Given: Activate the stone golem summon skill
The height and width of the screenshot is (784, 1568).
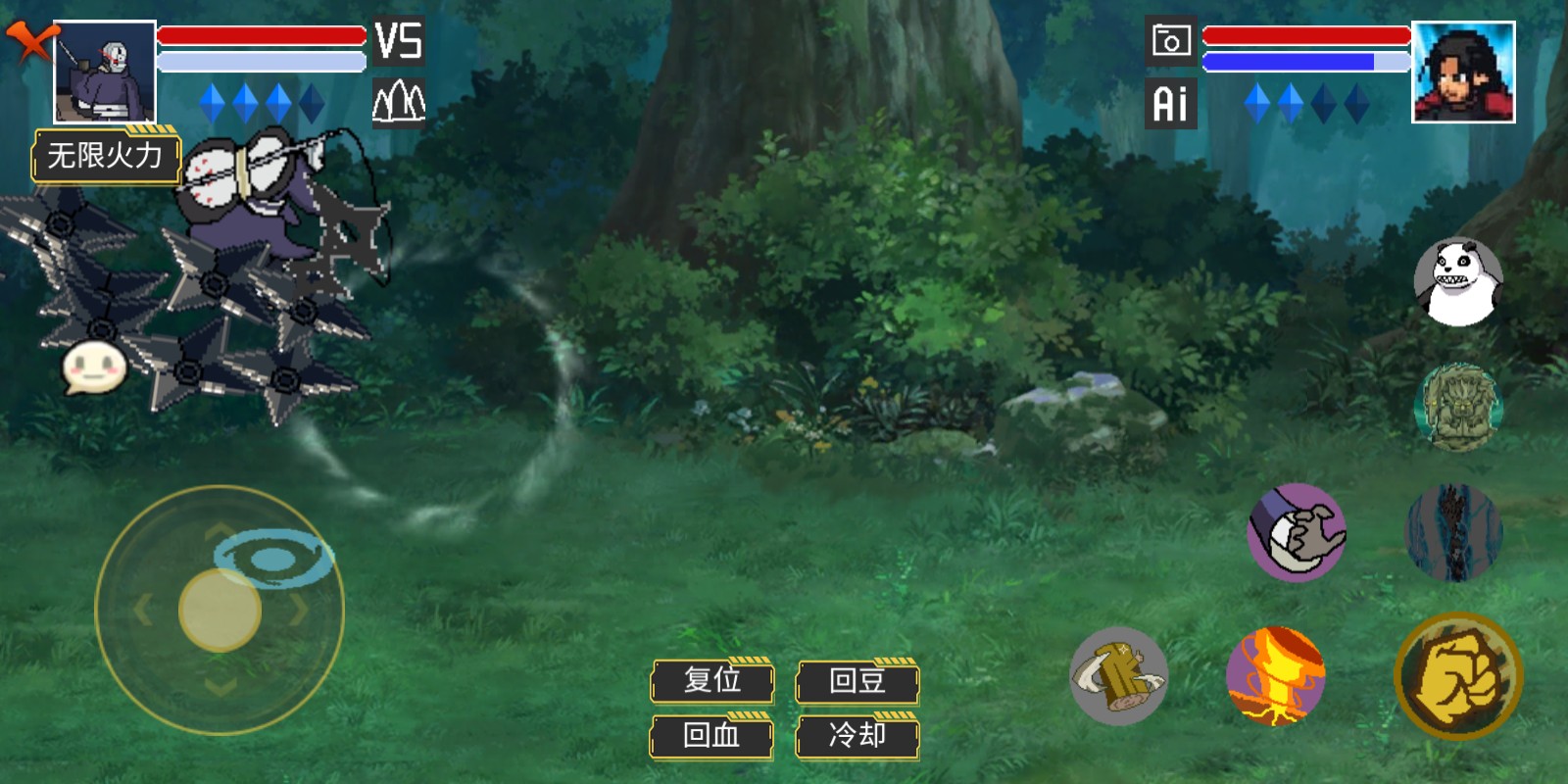Looking at the screenshot, I should coord(1458,407).
